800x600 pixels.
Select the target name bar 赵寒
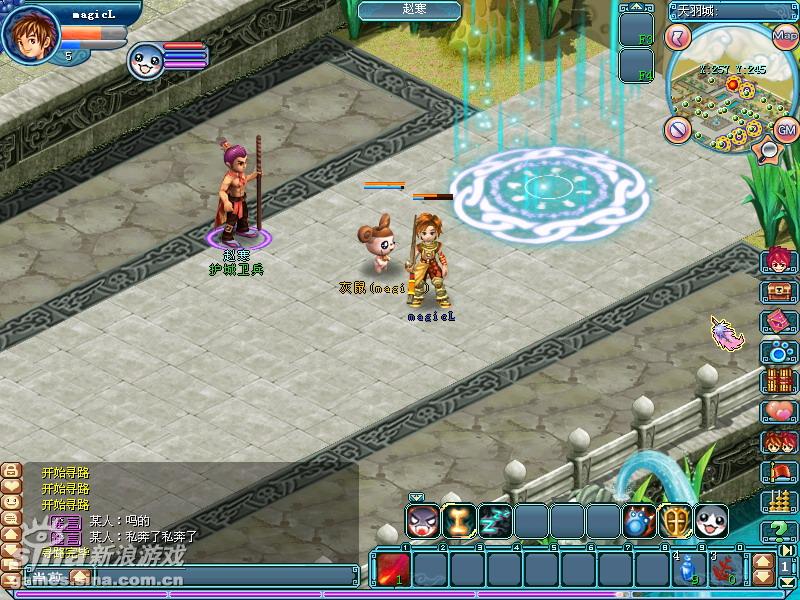[x=410, y=10]
